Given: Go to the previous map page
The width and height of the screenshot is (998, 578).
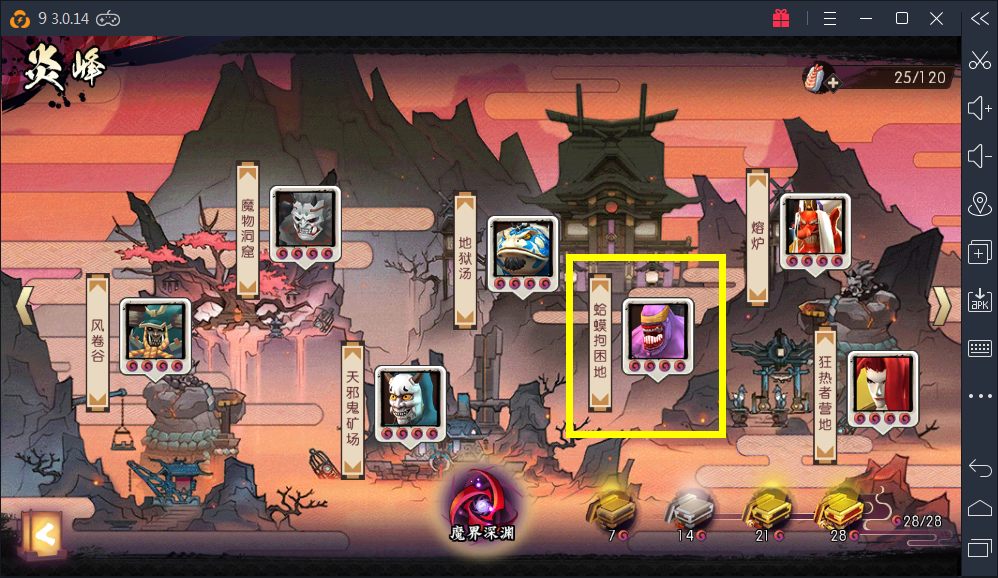Looking at the screenshot, I should pyautogui.click(x=23, y=308).
